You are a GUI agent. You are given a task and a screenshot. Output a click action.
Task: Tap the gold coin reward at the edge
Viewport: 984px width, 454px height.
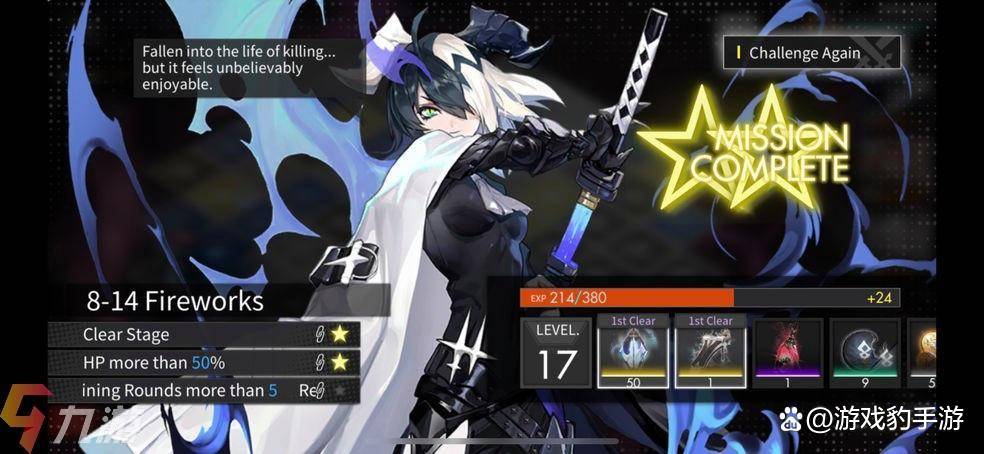coord(925,351)
